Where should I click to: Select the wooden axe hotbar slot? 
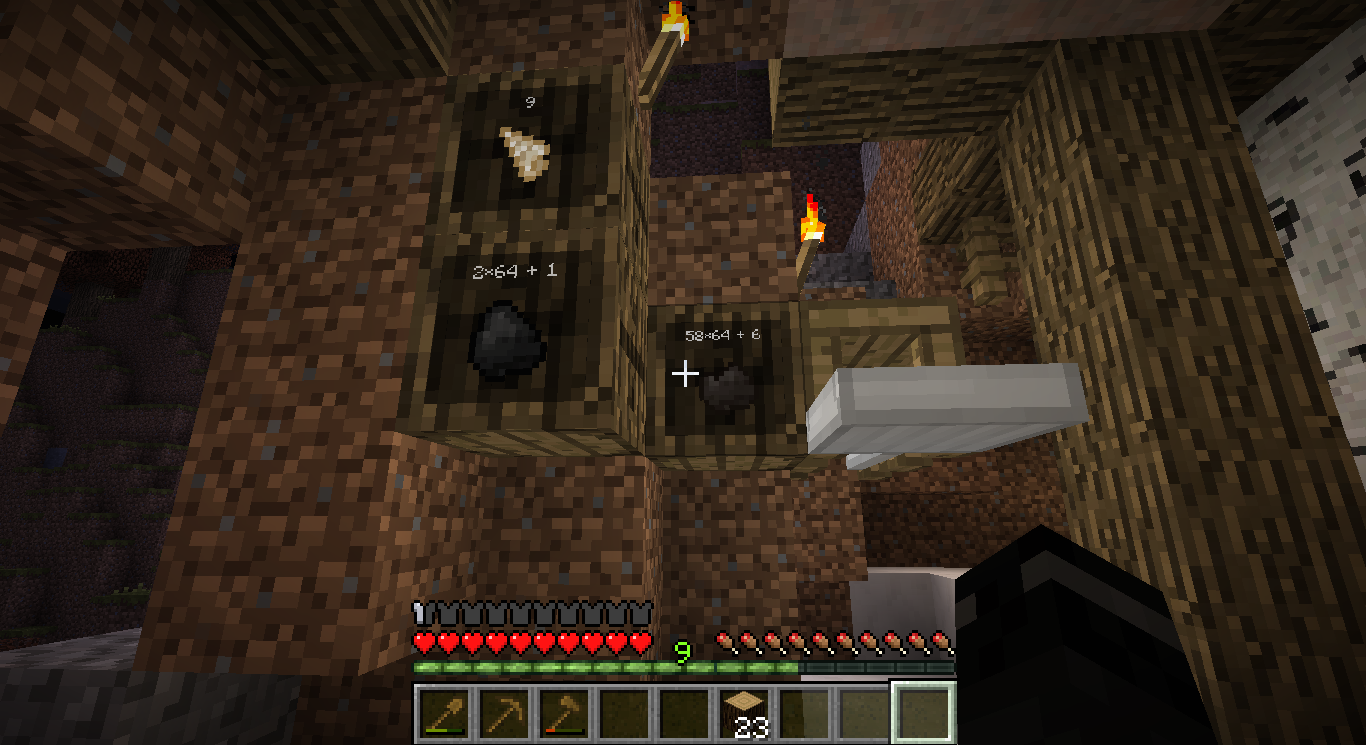click(563, 713)
